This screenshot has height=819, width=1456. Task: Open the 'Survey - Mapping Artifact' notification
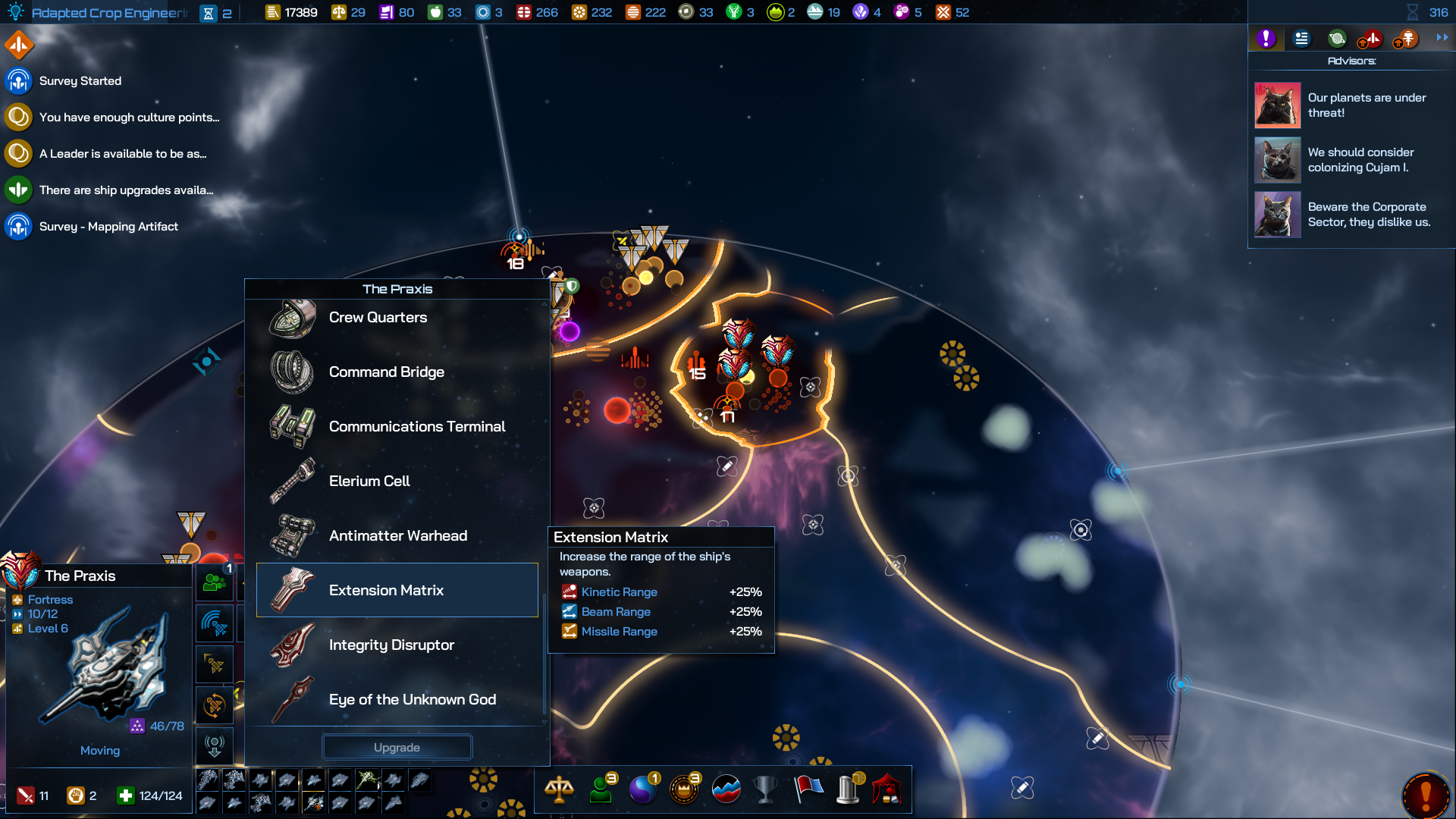click(x=108, y=227)
